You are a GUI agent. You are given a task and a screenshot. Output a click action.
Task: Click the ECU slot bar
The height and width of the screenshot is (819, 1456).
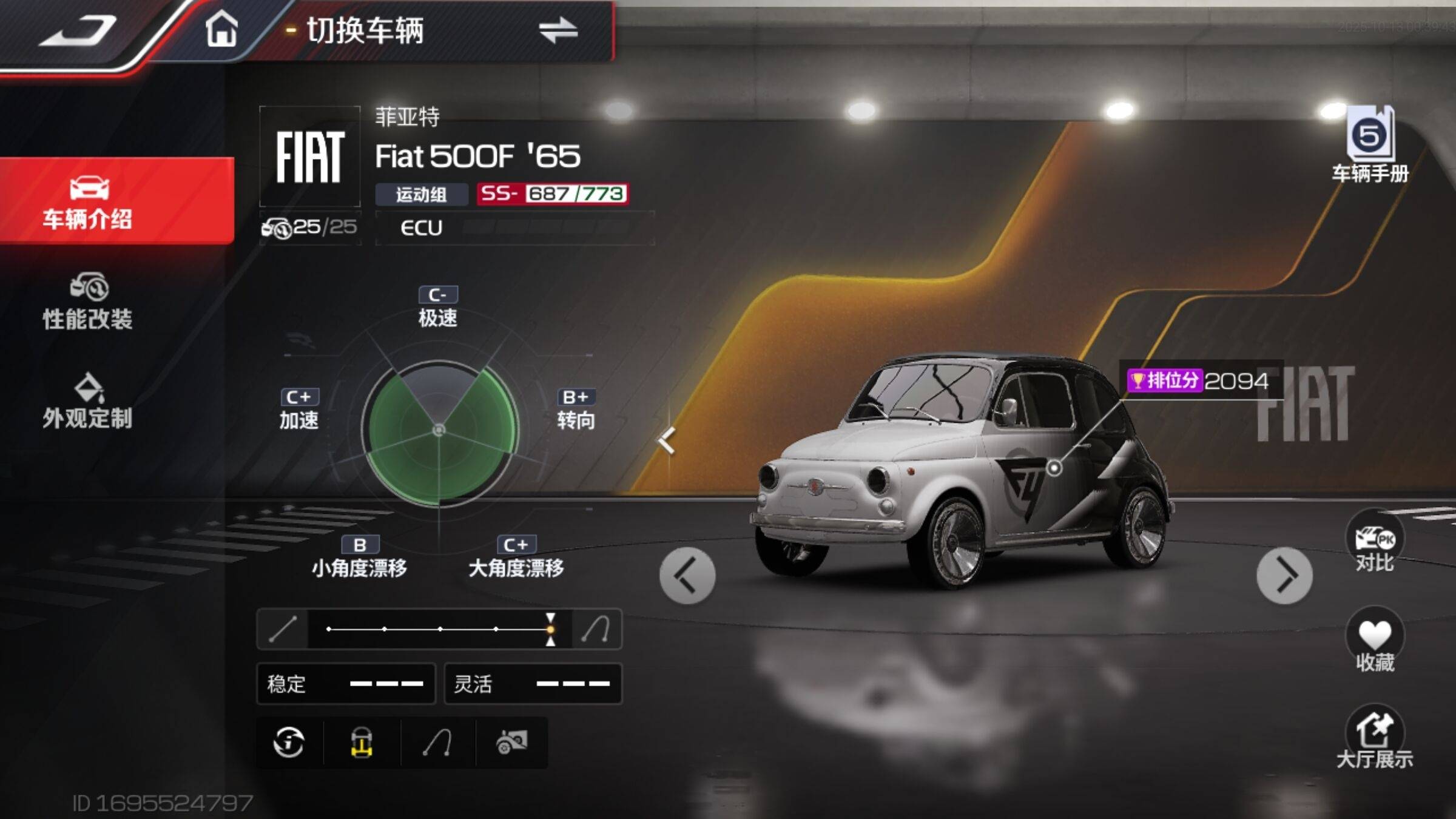click(514, 227)
